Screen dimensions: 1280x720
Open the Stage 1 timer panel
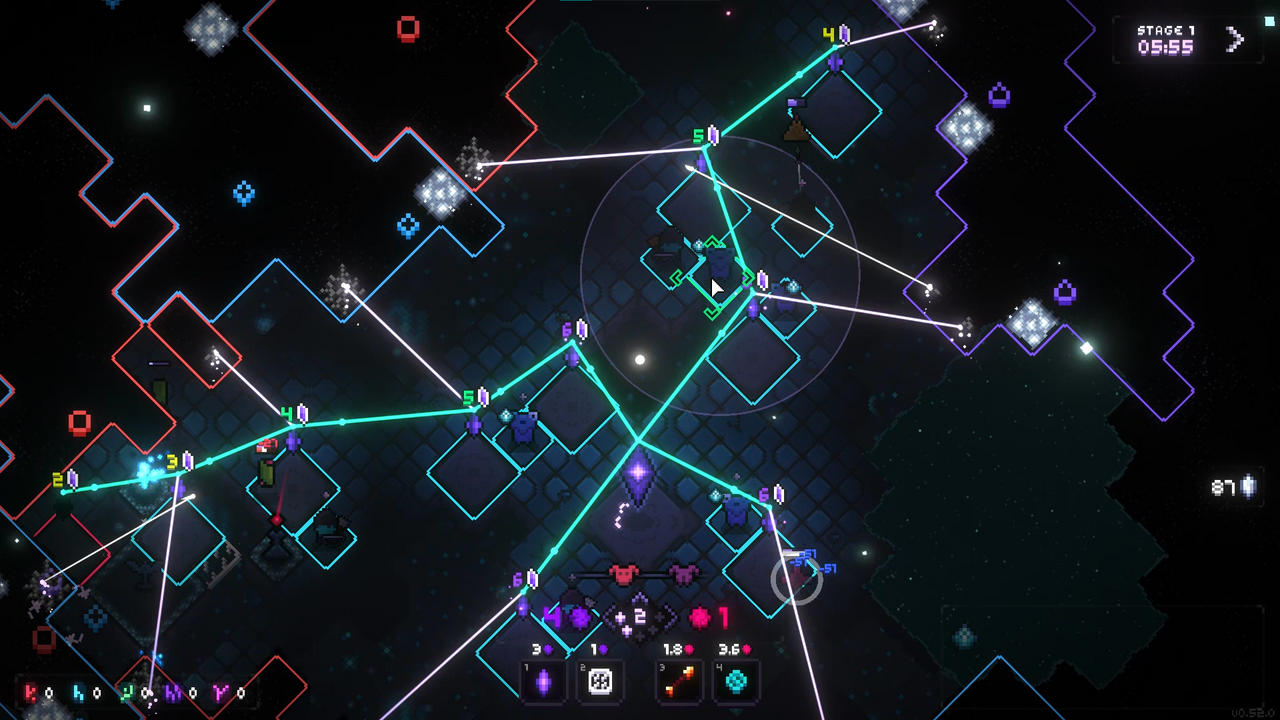click(1165, 38)
